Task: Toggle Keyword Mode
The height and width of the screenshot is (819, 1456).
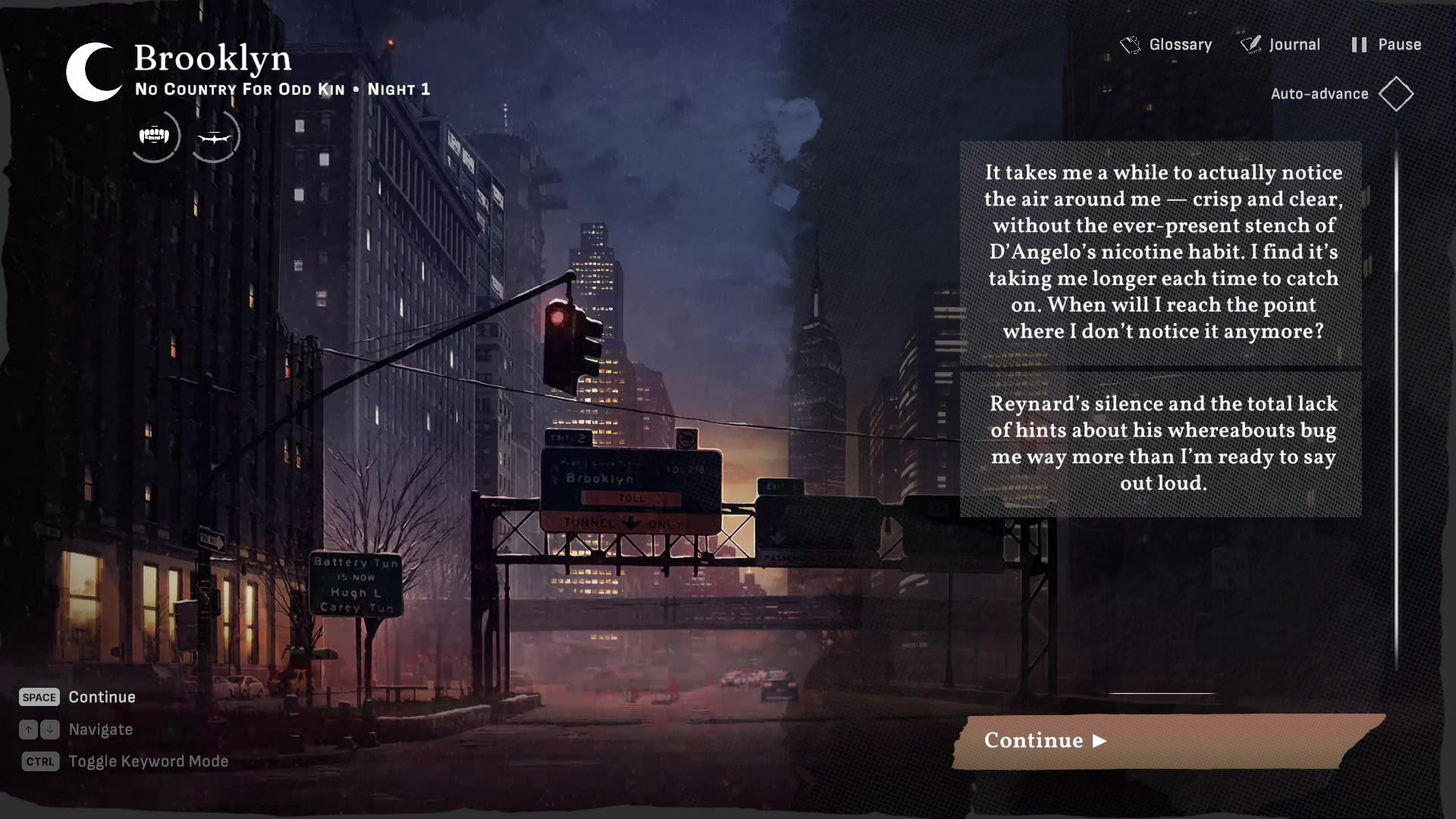Action: pos(148,761)
